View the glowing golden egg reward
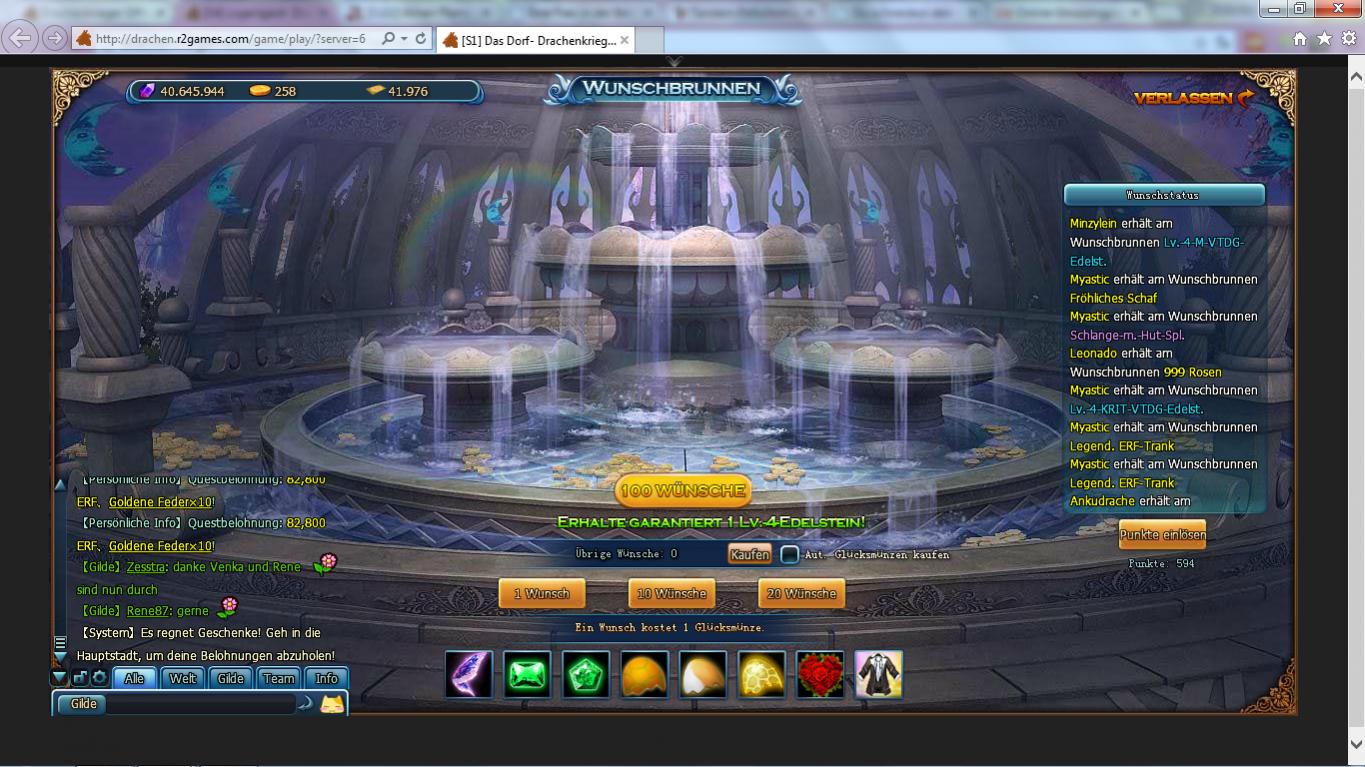The width and height of the screenshot is (1365, 767). [762, 674]
